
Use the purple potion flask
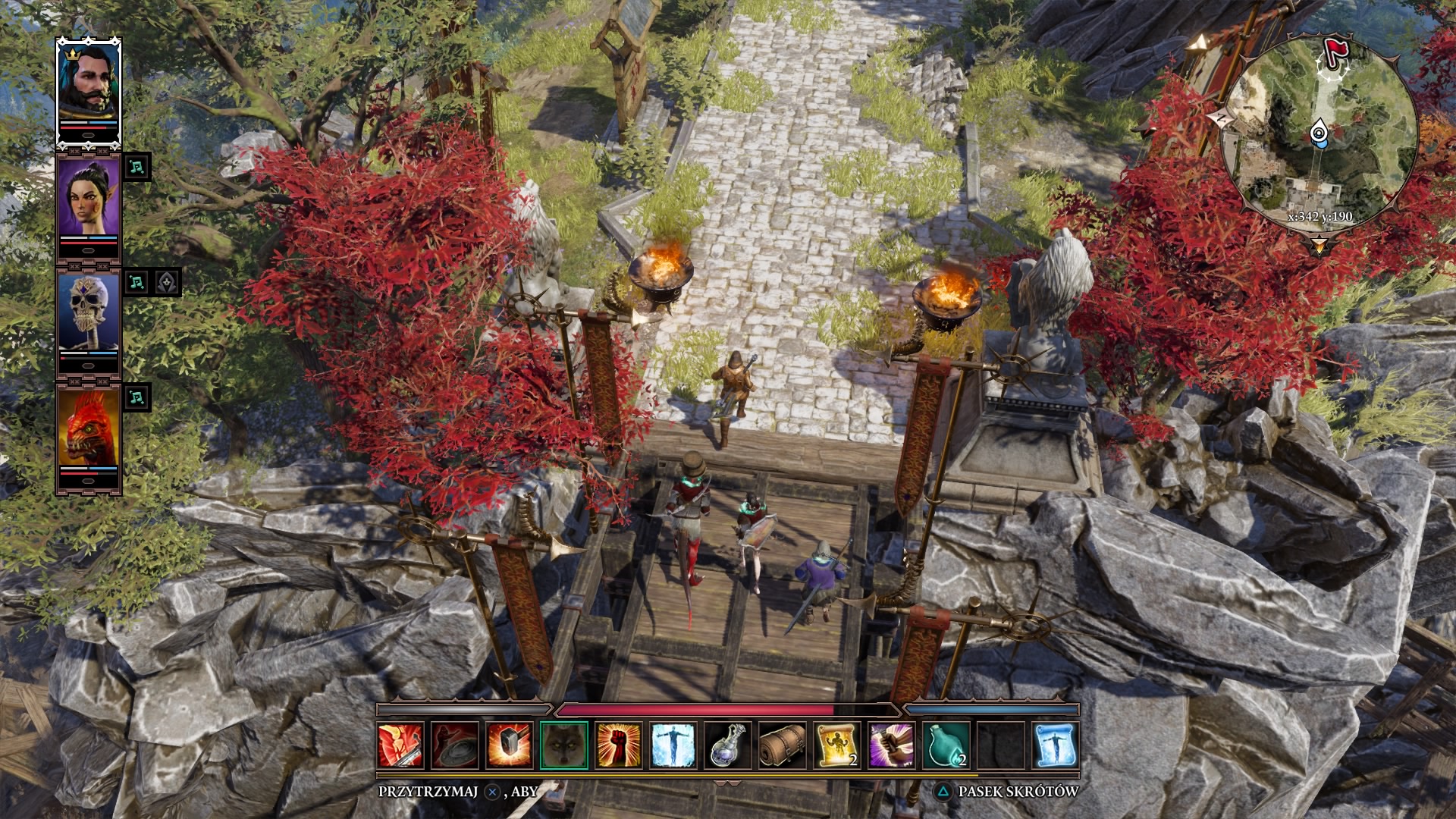(727, 745)
